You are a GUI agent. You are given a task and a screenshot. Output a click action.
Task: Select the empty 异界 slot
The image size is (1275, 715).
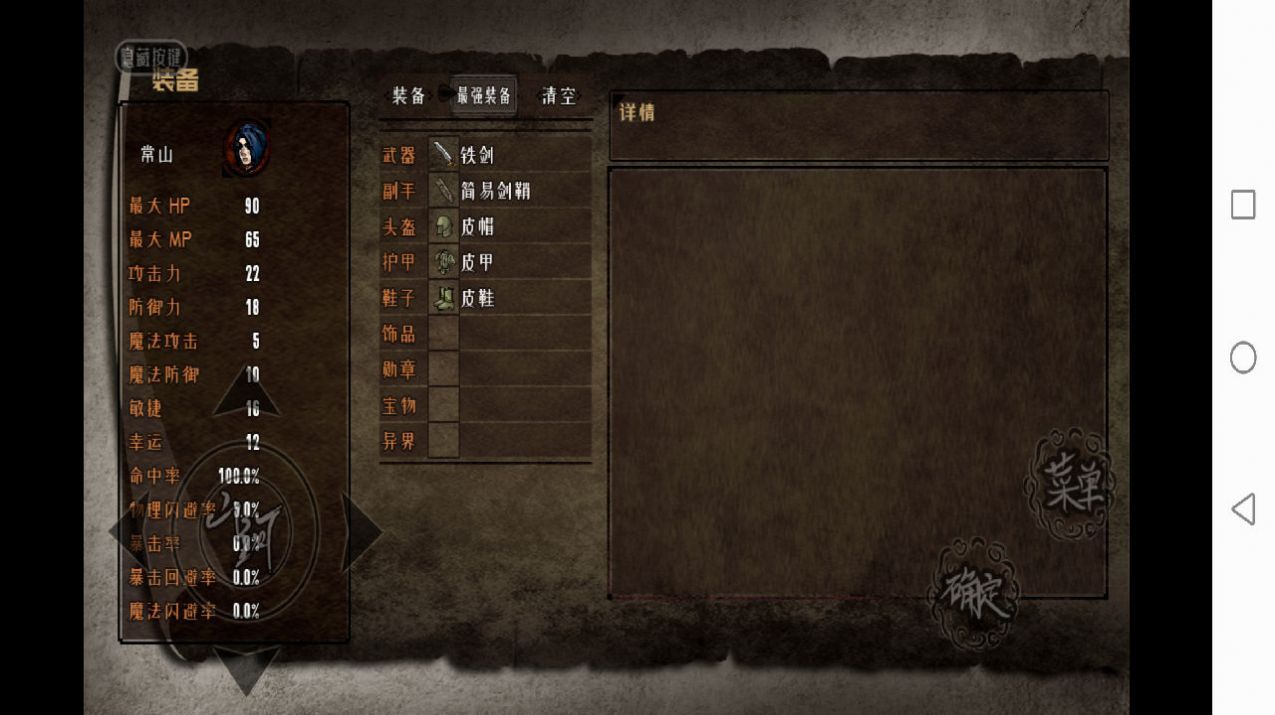tap(510, 441)
